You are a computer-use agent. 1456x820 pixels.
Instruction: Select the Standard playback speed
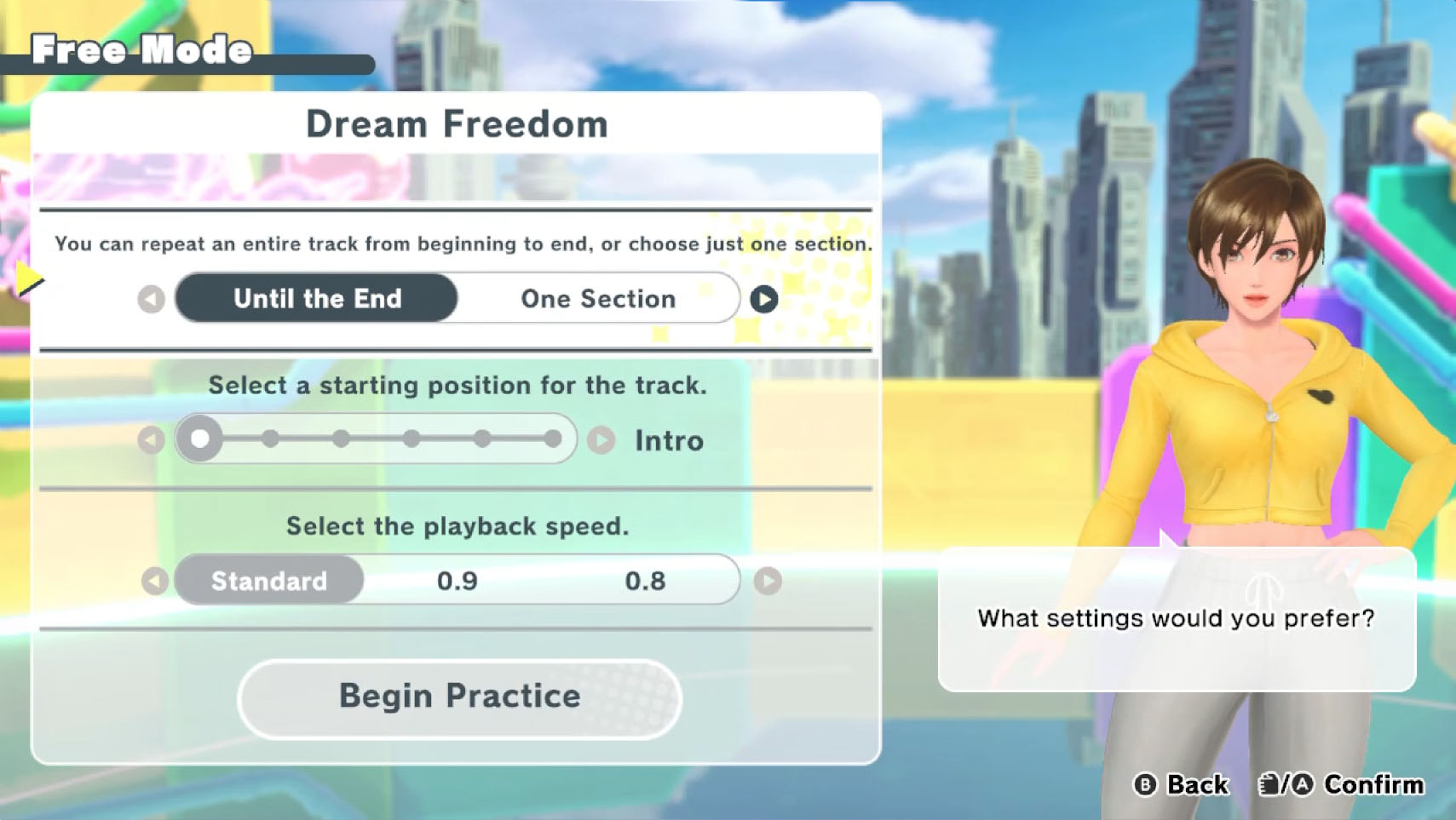click(268, 581)
